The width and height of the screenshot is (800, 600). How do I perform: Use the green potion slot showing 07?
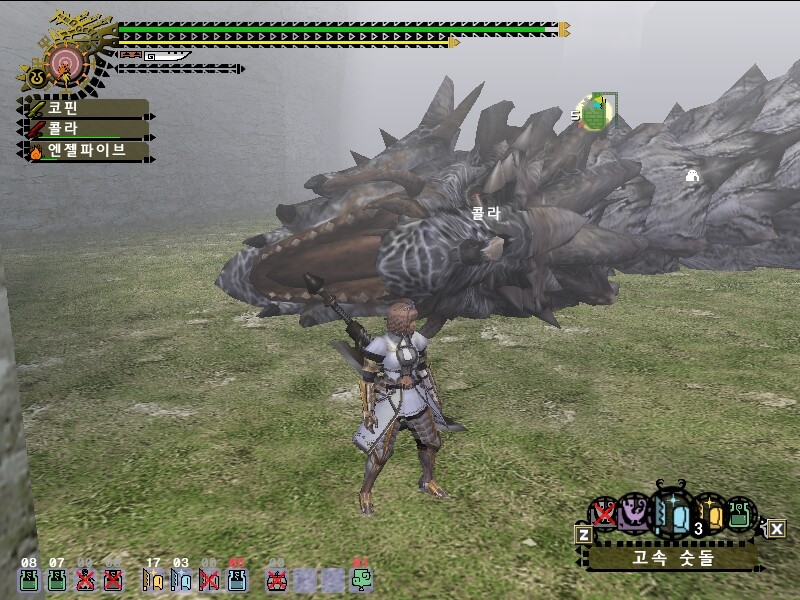[57, 579]
